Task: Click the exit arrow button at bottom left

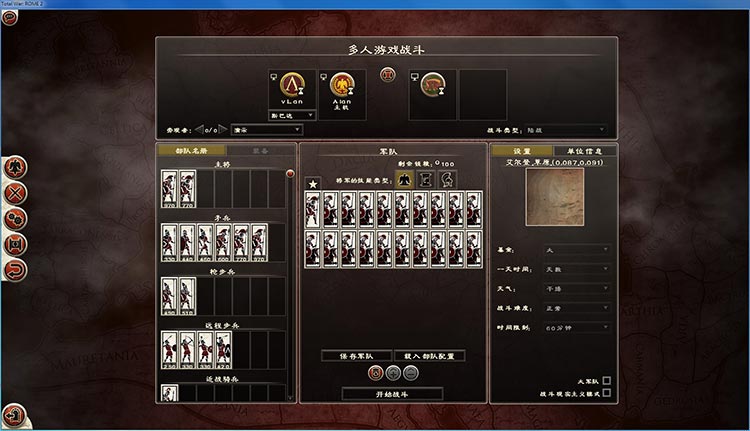Action: [14, 413]
